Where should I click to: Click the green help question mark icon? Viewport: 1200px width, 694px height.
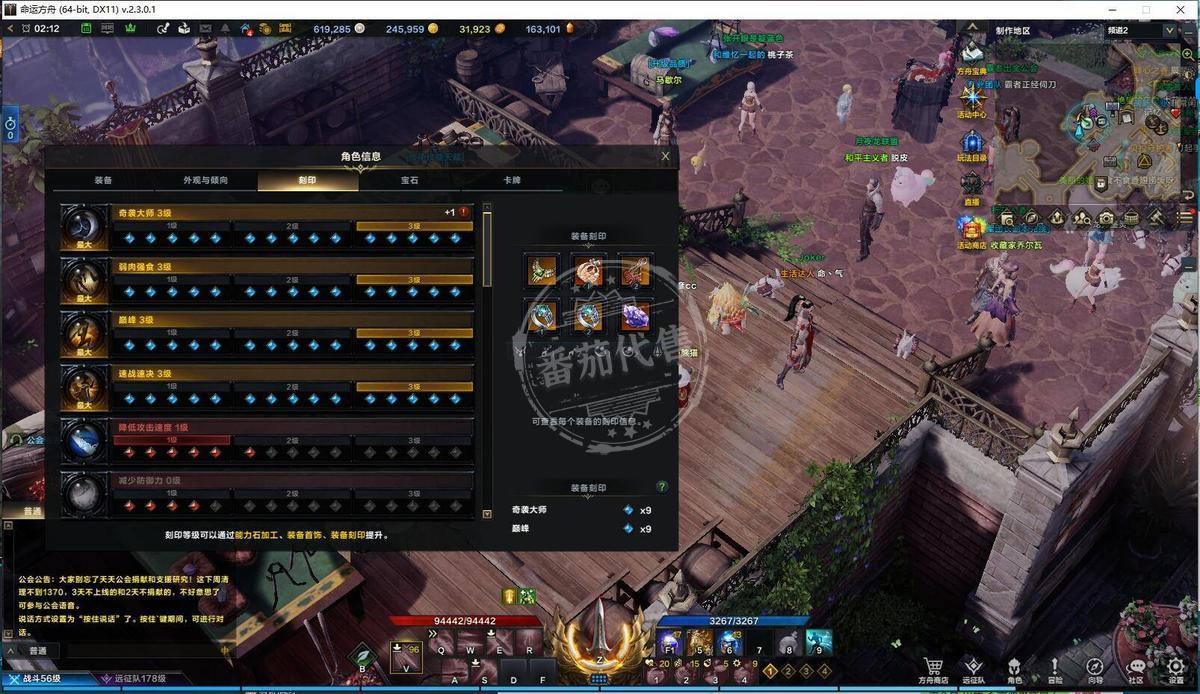661,487
